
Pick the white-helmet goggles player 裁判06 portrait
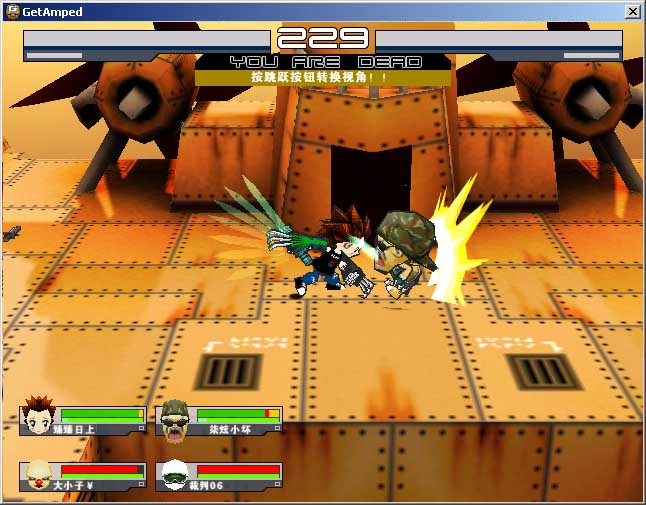(x=175, y=475)
